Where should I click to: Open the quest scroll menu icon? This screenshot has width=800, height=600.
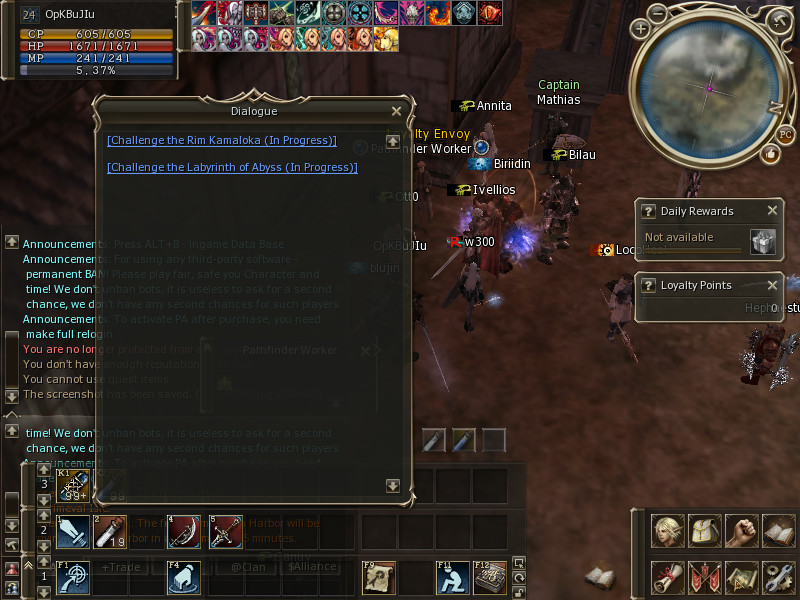pos(668,577)
